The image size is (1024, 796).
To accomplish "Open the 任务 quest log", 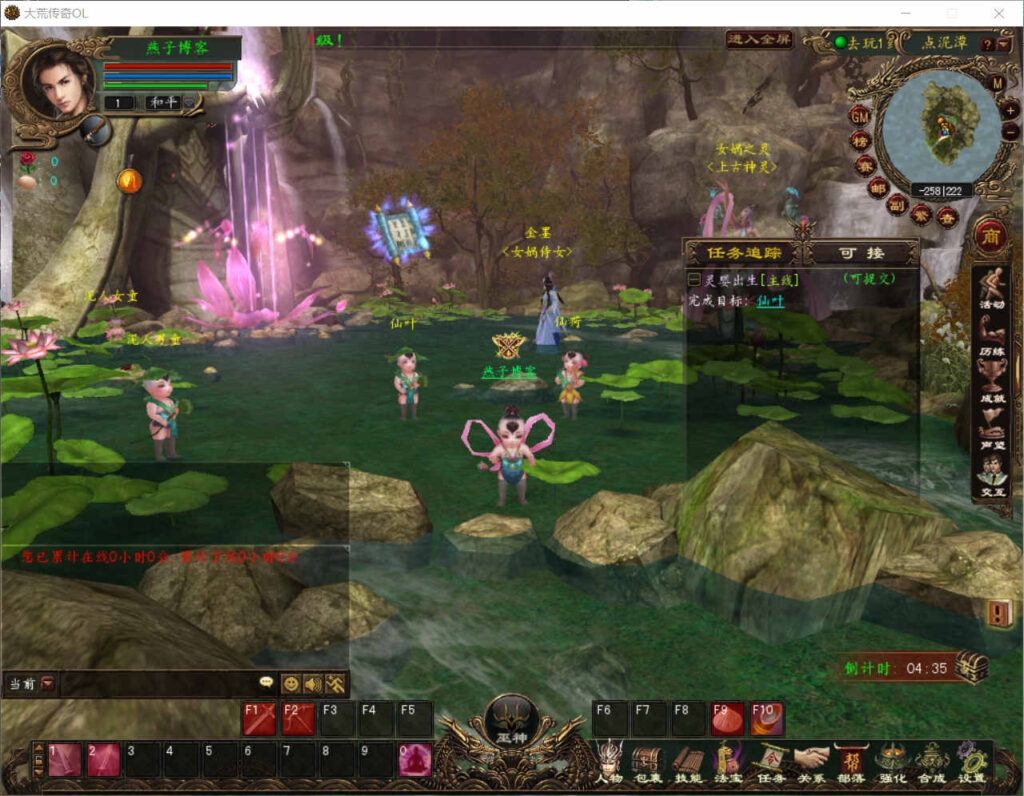I will [x=770, y=759].
